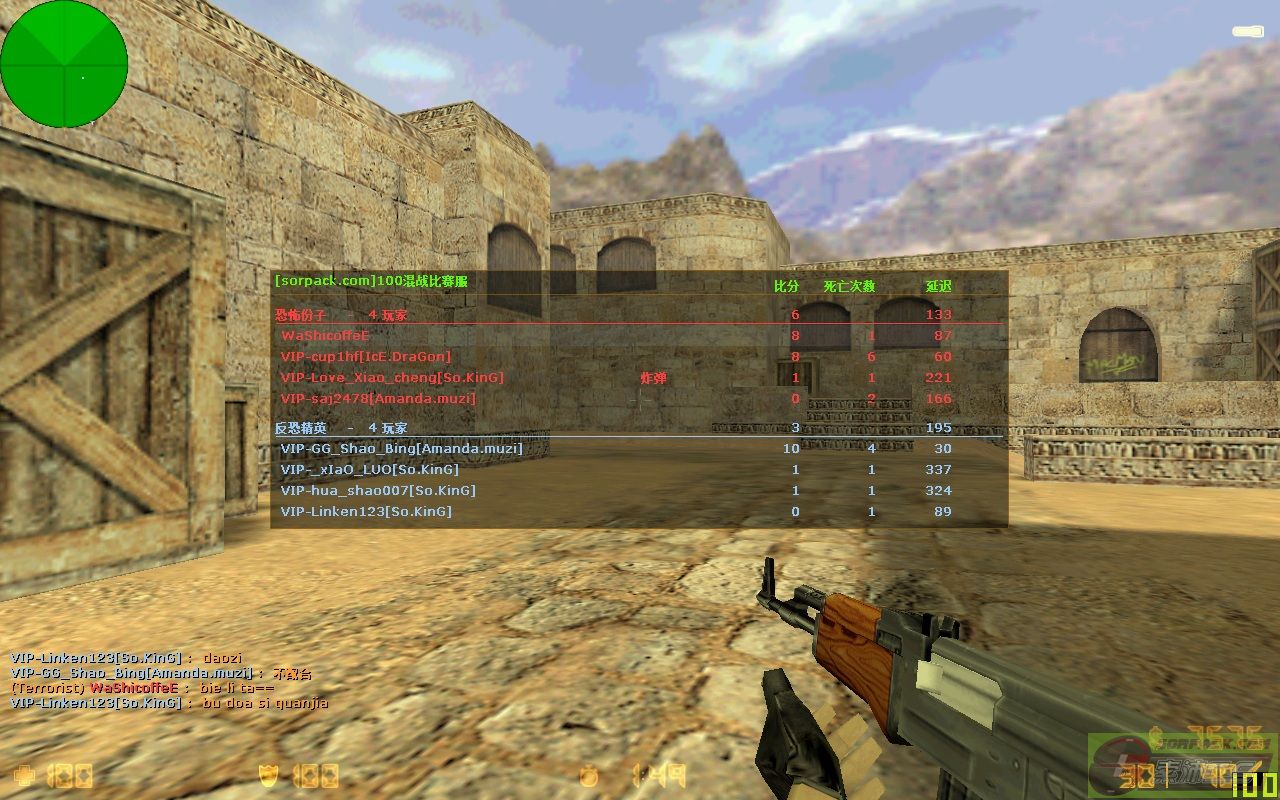The image size is (1280, 800).
Task: Select the VIP-cup1hf[IcE.DraGon] scoreboard row
Action: 366,357
